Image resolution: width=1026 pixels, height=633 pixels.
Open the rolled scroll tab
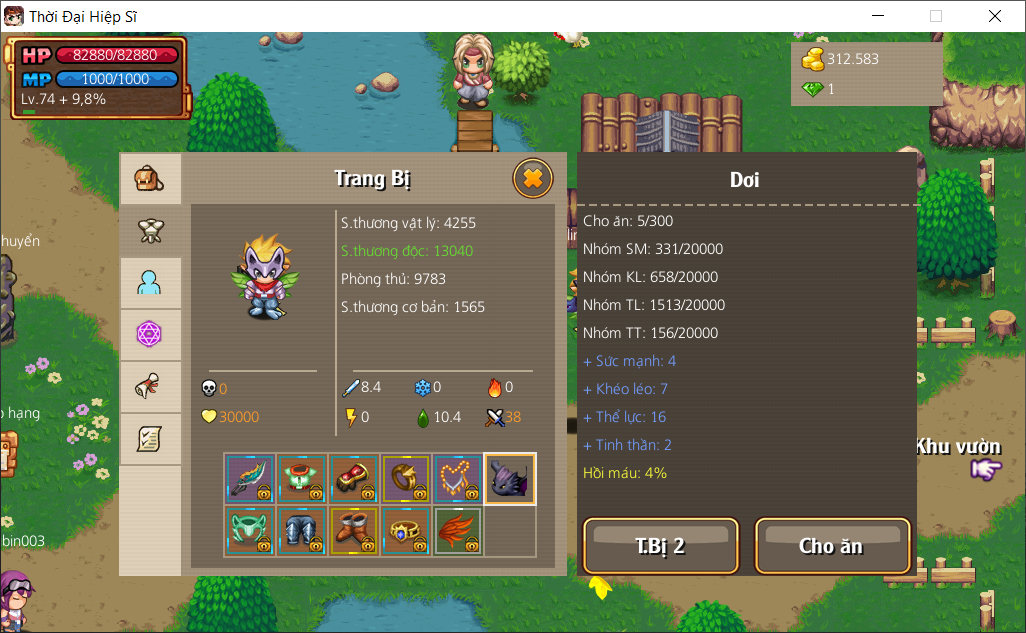tap(150, 387)
